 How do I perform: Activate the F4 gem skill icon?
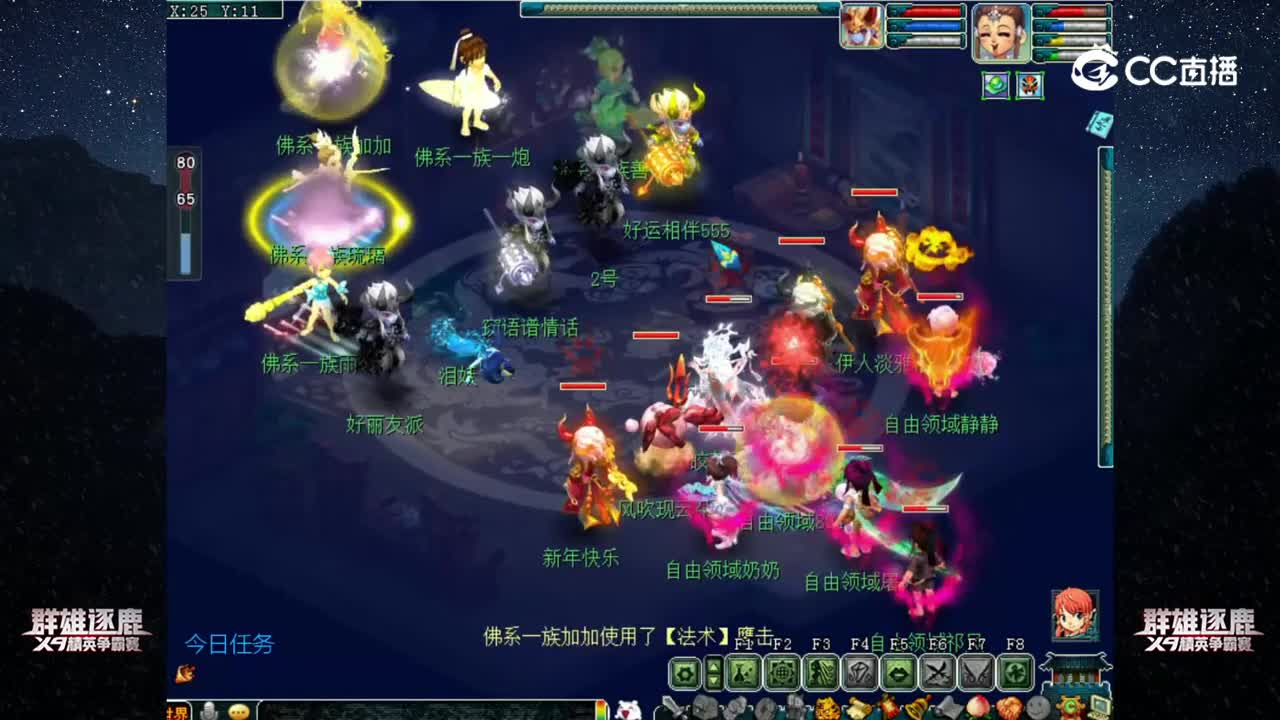click(861, 674)
